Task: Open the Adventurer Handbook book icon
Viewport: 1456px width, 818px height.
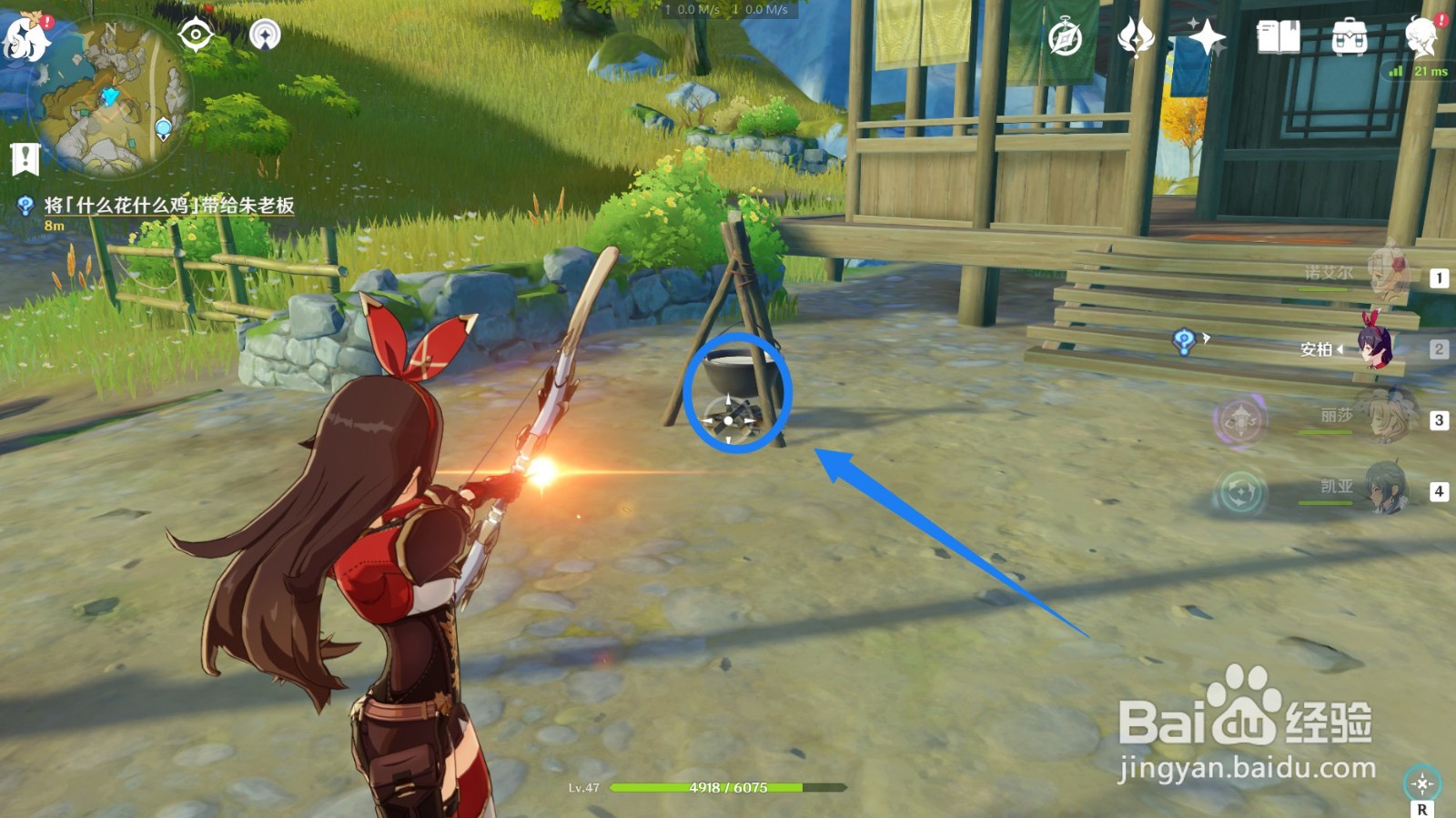Action: [1278, 38]
